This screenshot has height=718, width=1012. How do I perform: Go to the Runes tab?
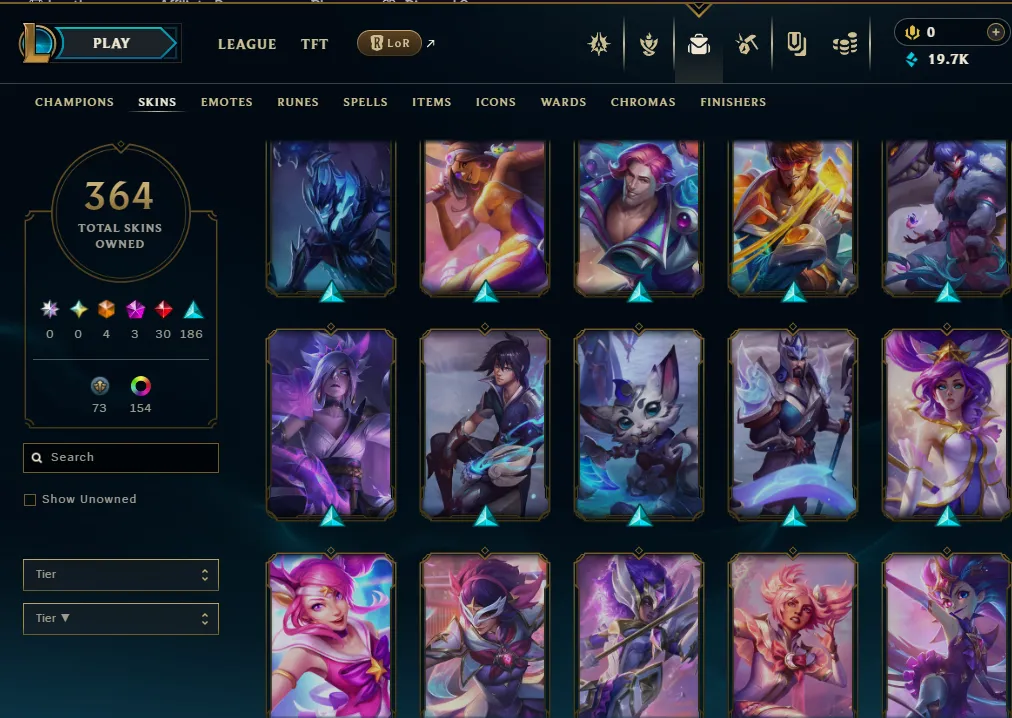tap(298, 102)
